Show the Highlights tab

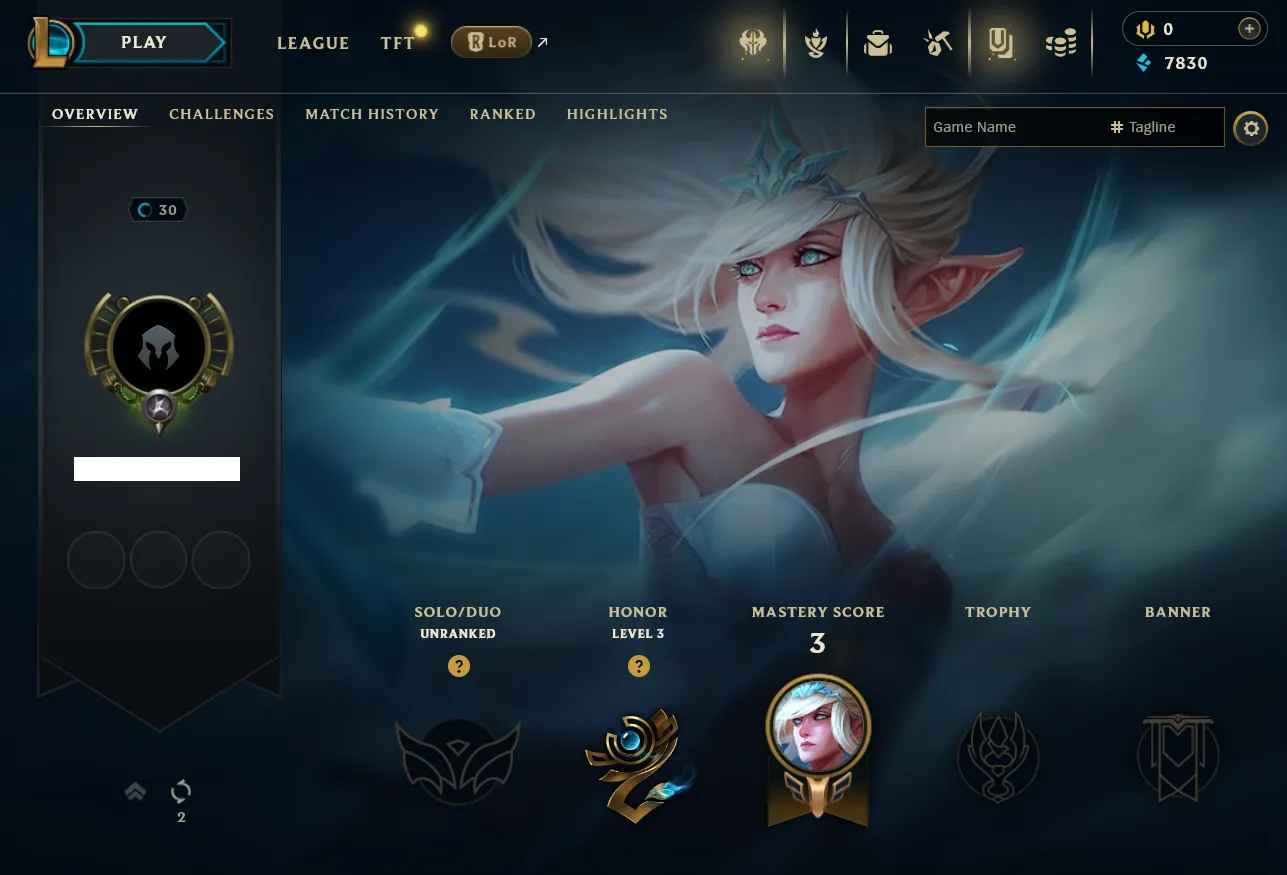617,114
